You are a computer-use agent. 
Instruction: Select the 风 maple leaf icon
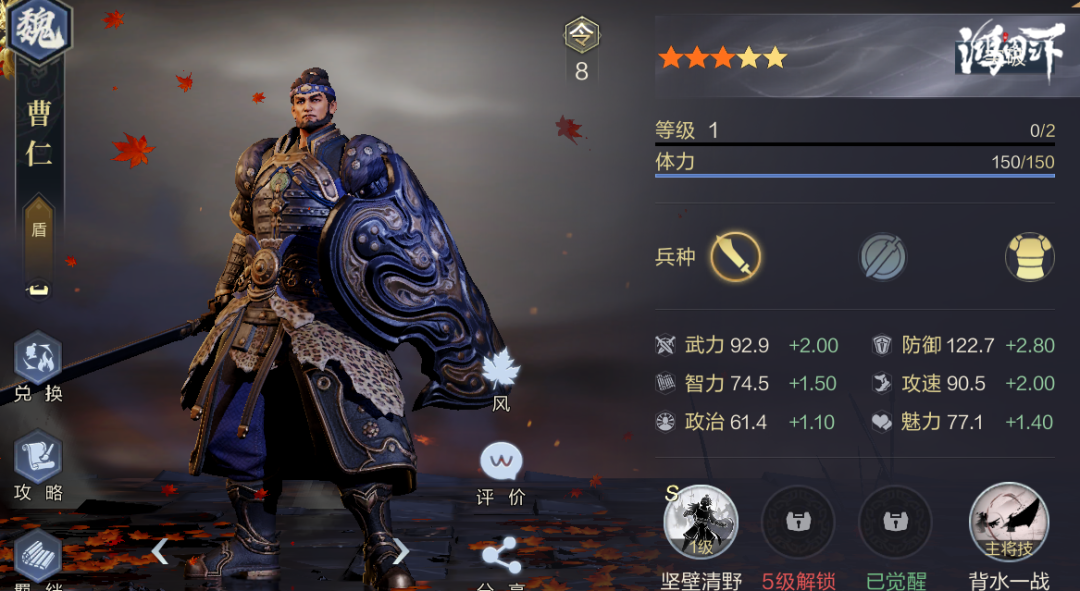[501, 371]
